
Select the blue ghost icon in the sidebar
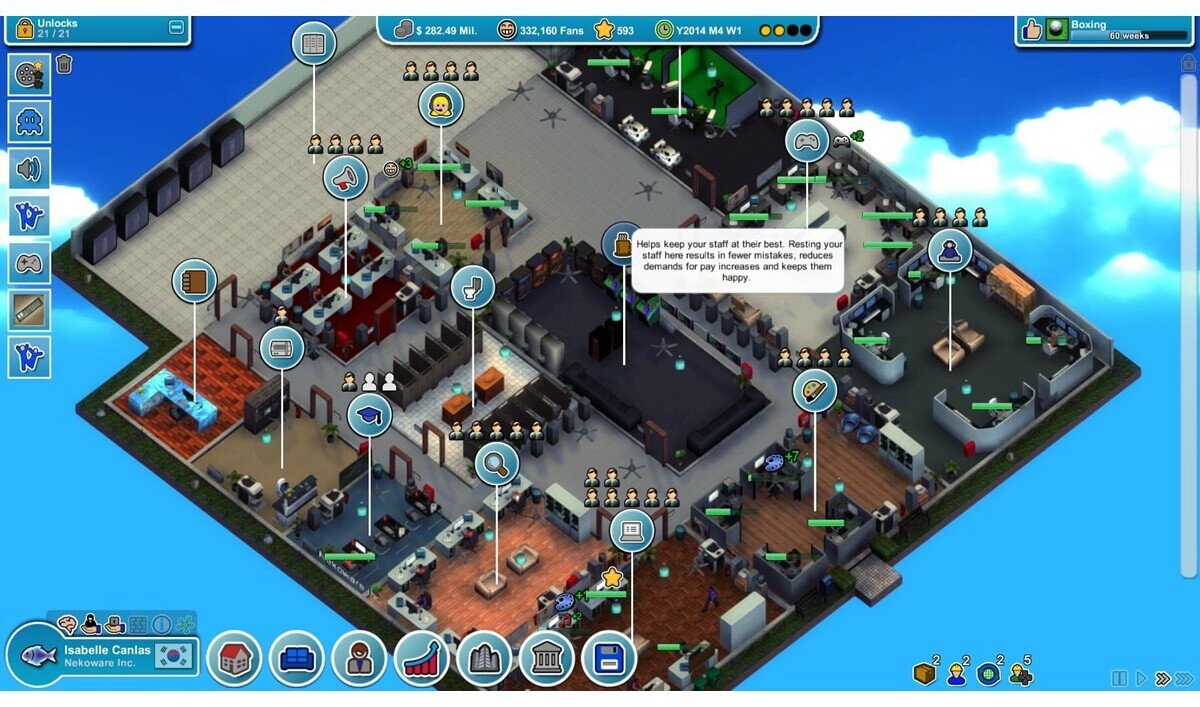click(x=29, y=122)
